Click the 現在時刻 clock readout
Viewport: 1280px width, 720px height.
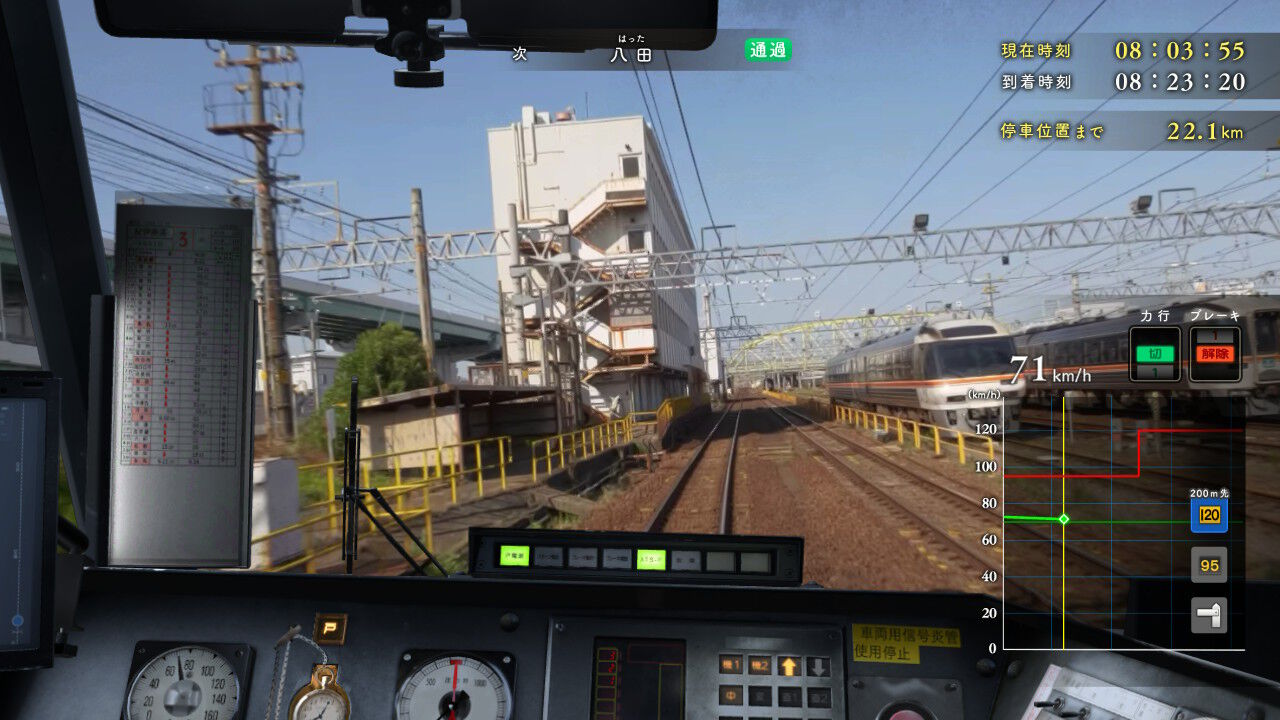pos(1112,51)
